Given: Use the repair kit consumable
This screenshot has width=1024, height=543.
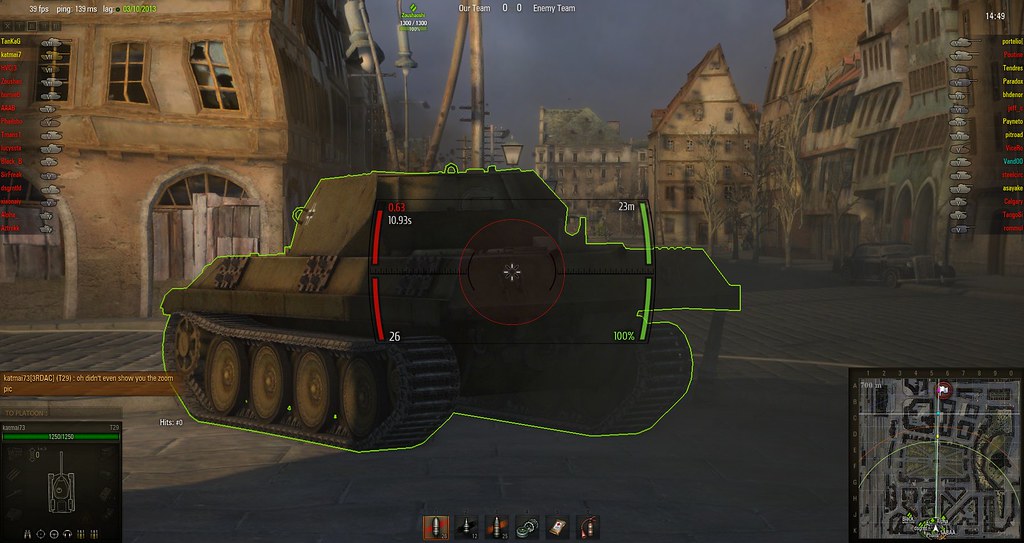Looking at the screenshot, I should point(527,526).
